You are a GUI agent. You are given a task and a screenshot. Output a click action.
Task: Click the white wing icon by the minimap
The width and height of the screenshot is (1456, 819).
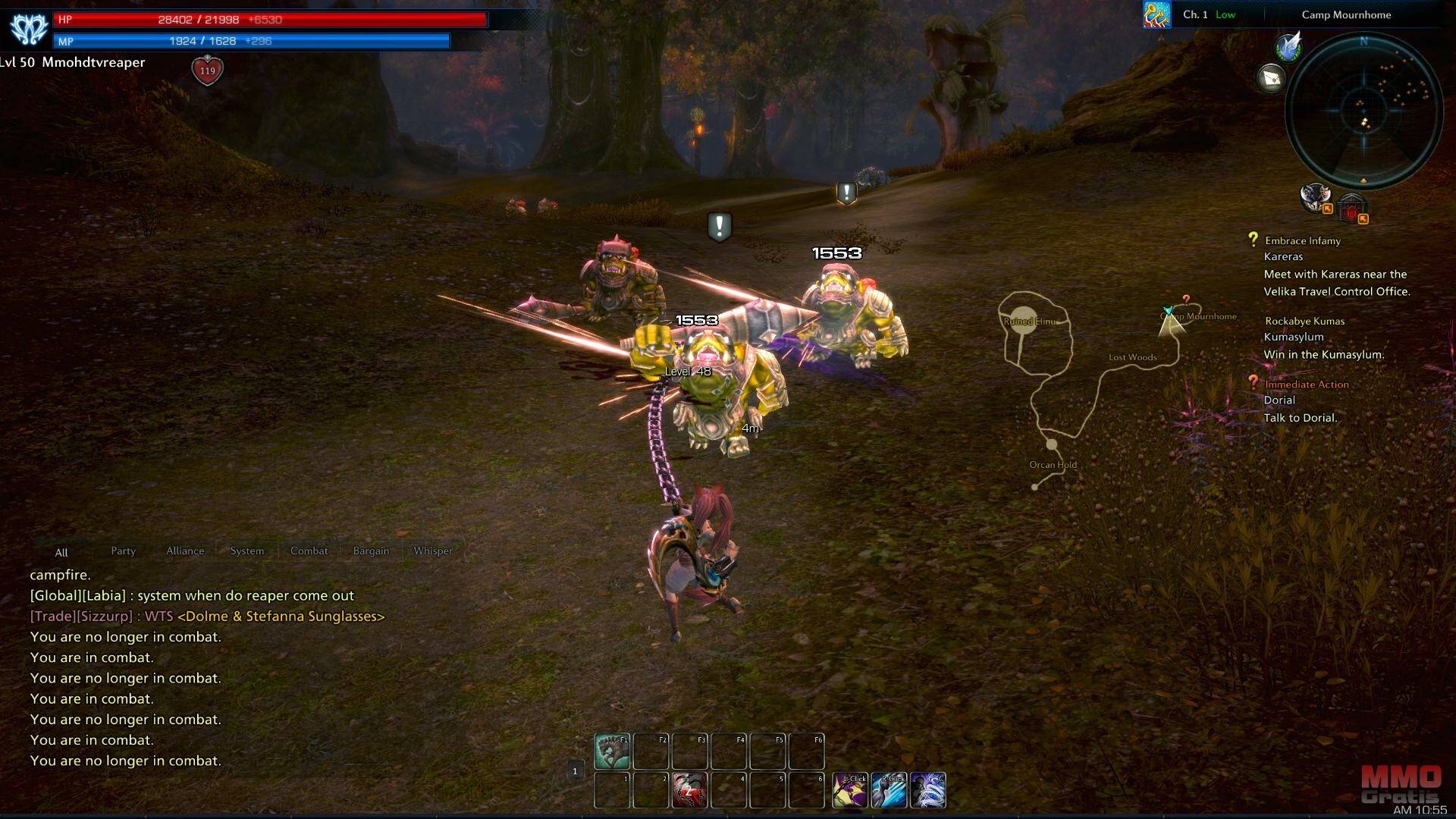tap(1288, 47)
